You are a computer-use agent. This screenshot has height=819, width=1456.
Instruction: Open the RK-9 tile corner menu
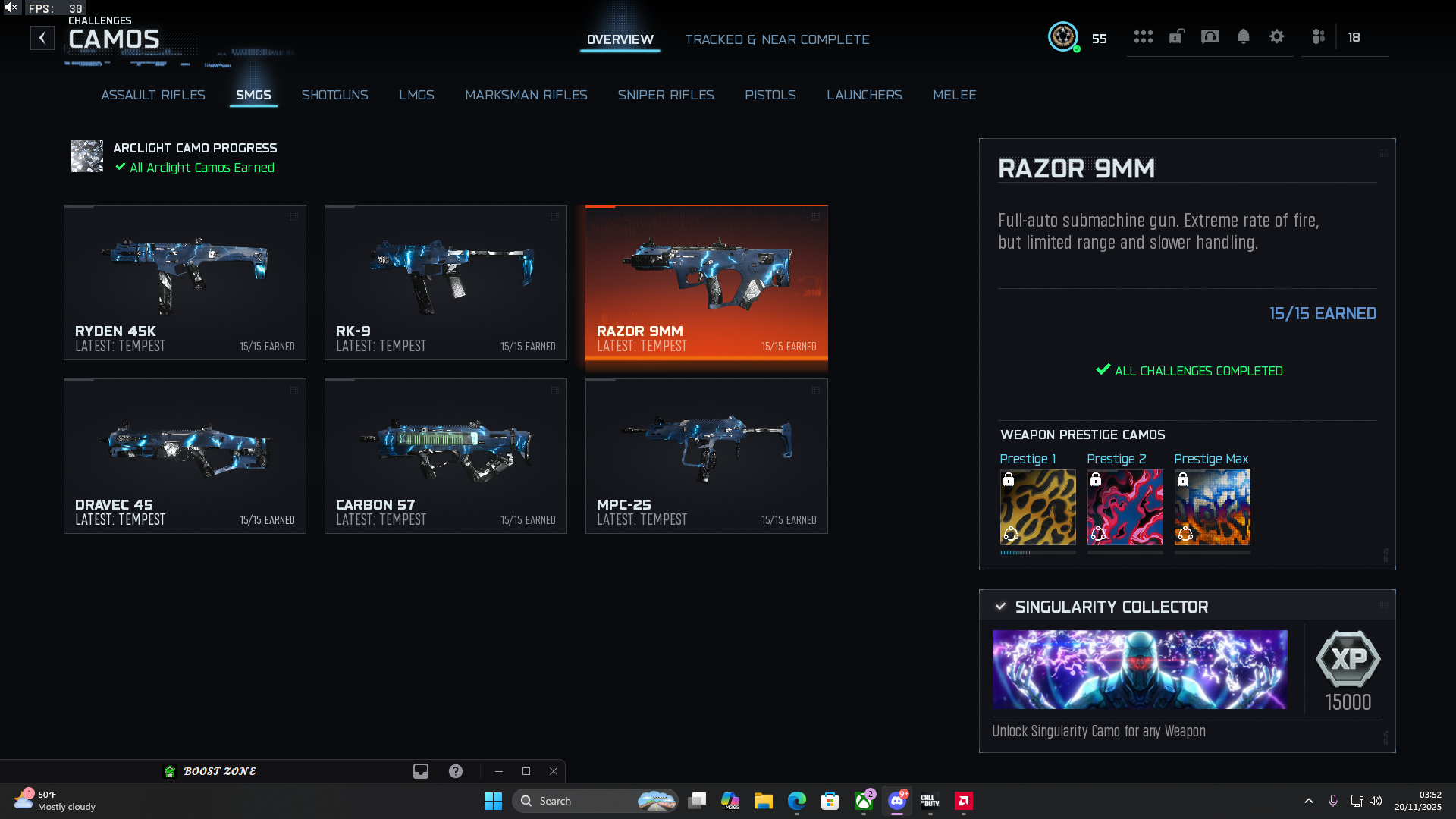[556, 216]
